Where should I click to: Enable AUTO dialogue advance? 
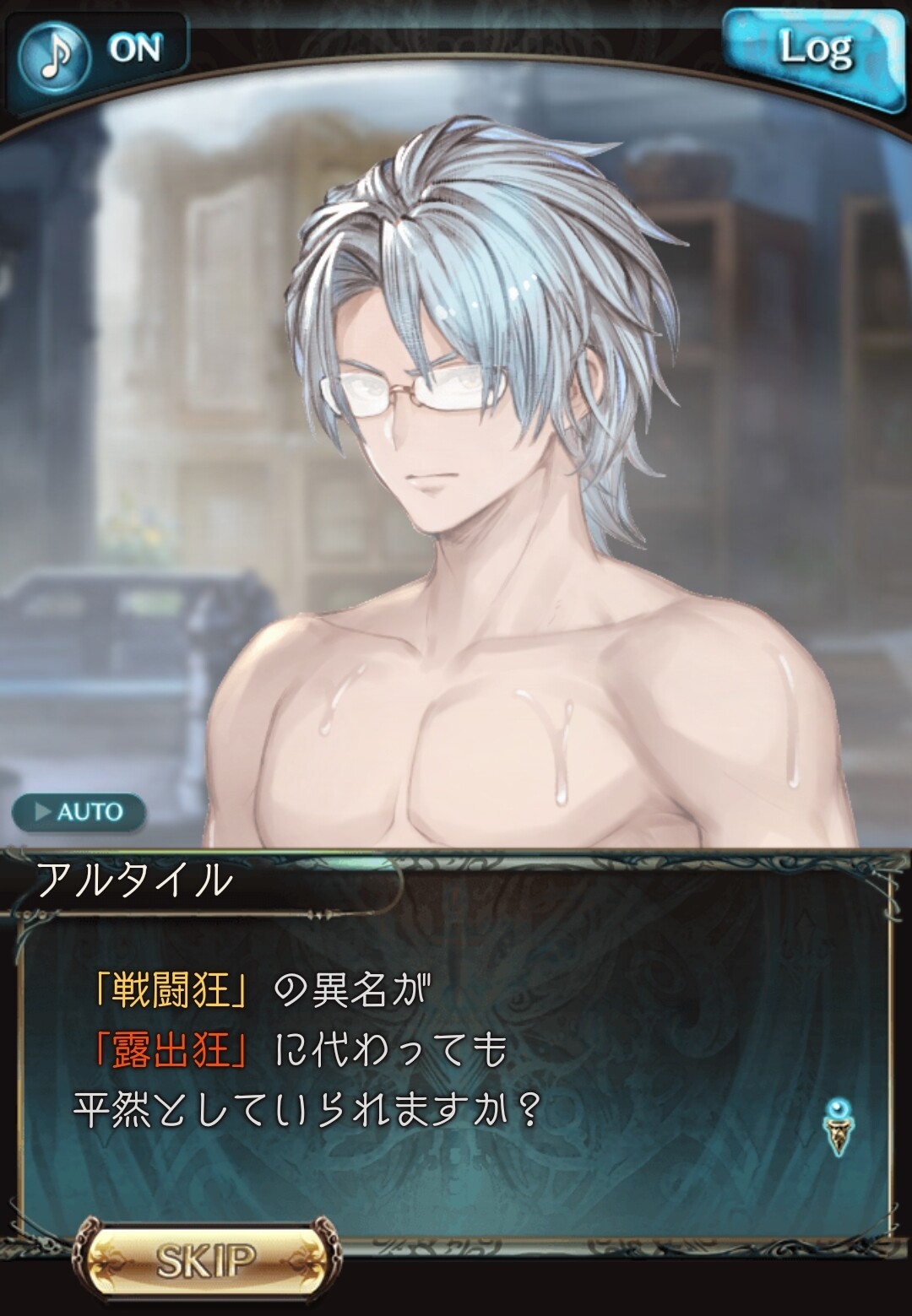tap(79, 812)
